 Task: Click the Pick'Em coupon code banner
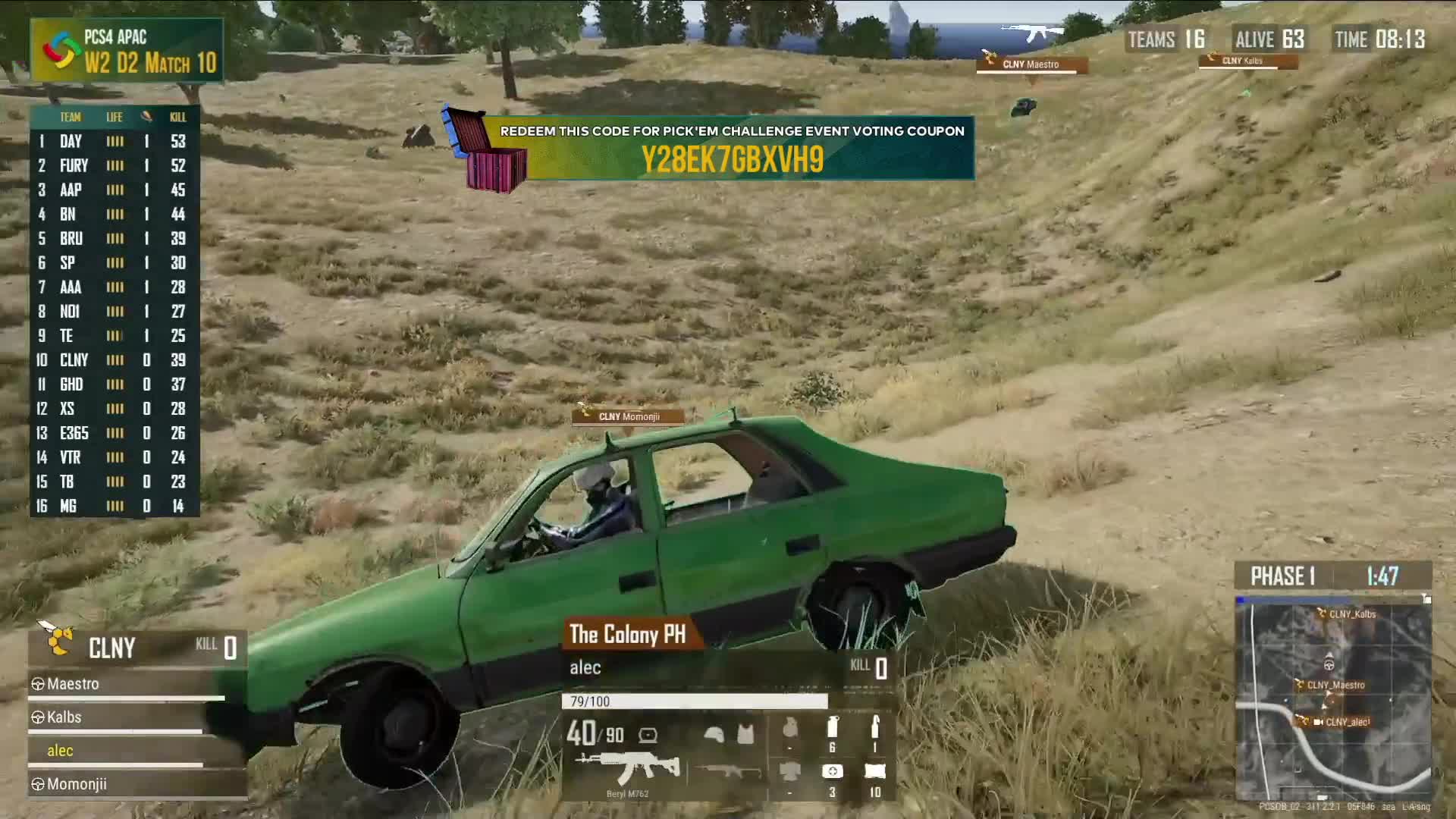tap(731, 148)
